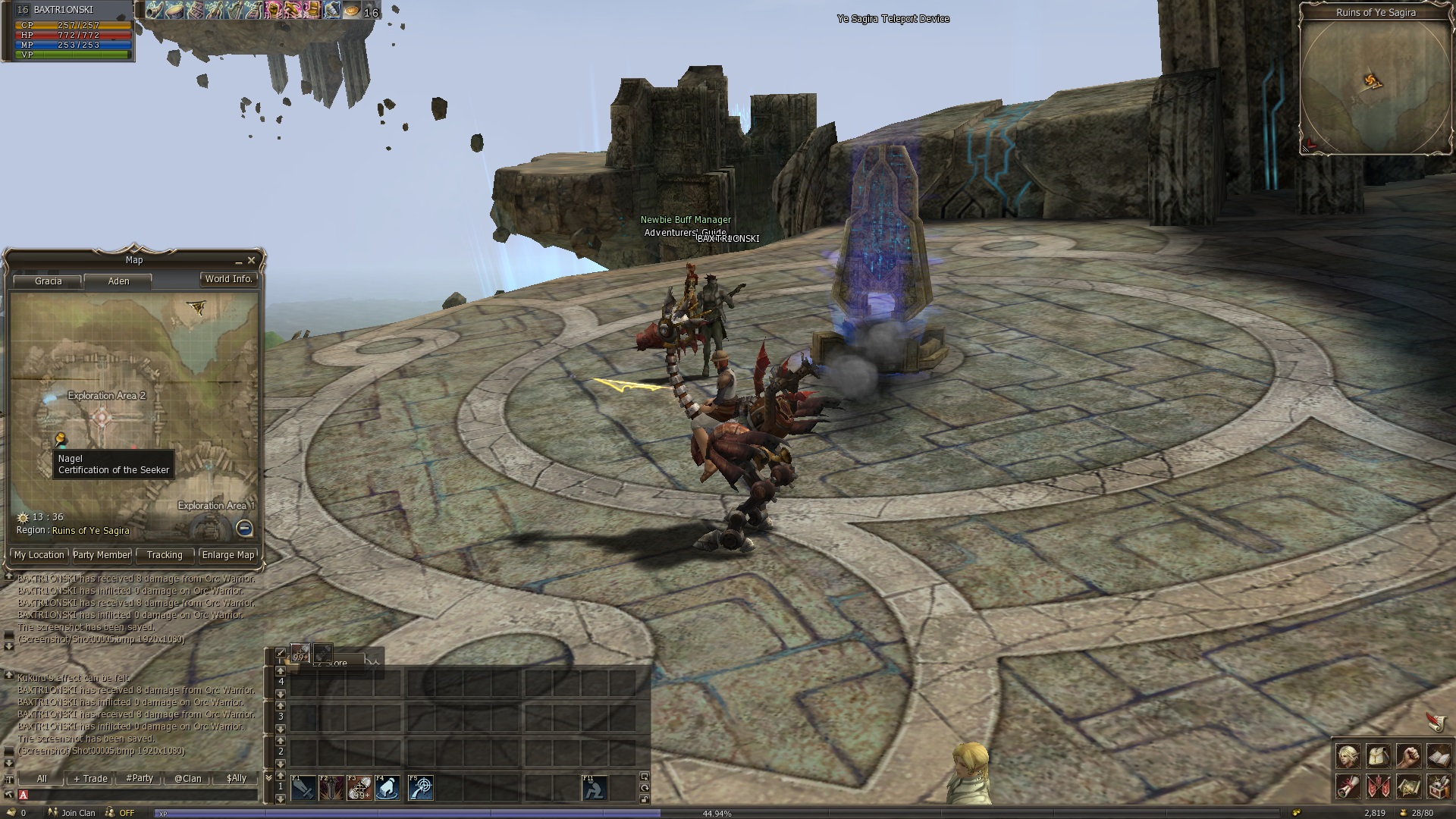Activate the F5 target arrow skill
1456x819 pixels.
(420, 789)
